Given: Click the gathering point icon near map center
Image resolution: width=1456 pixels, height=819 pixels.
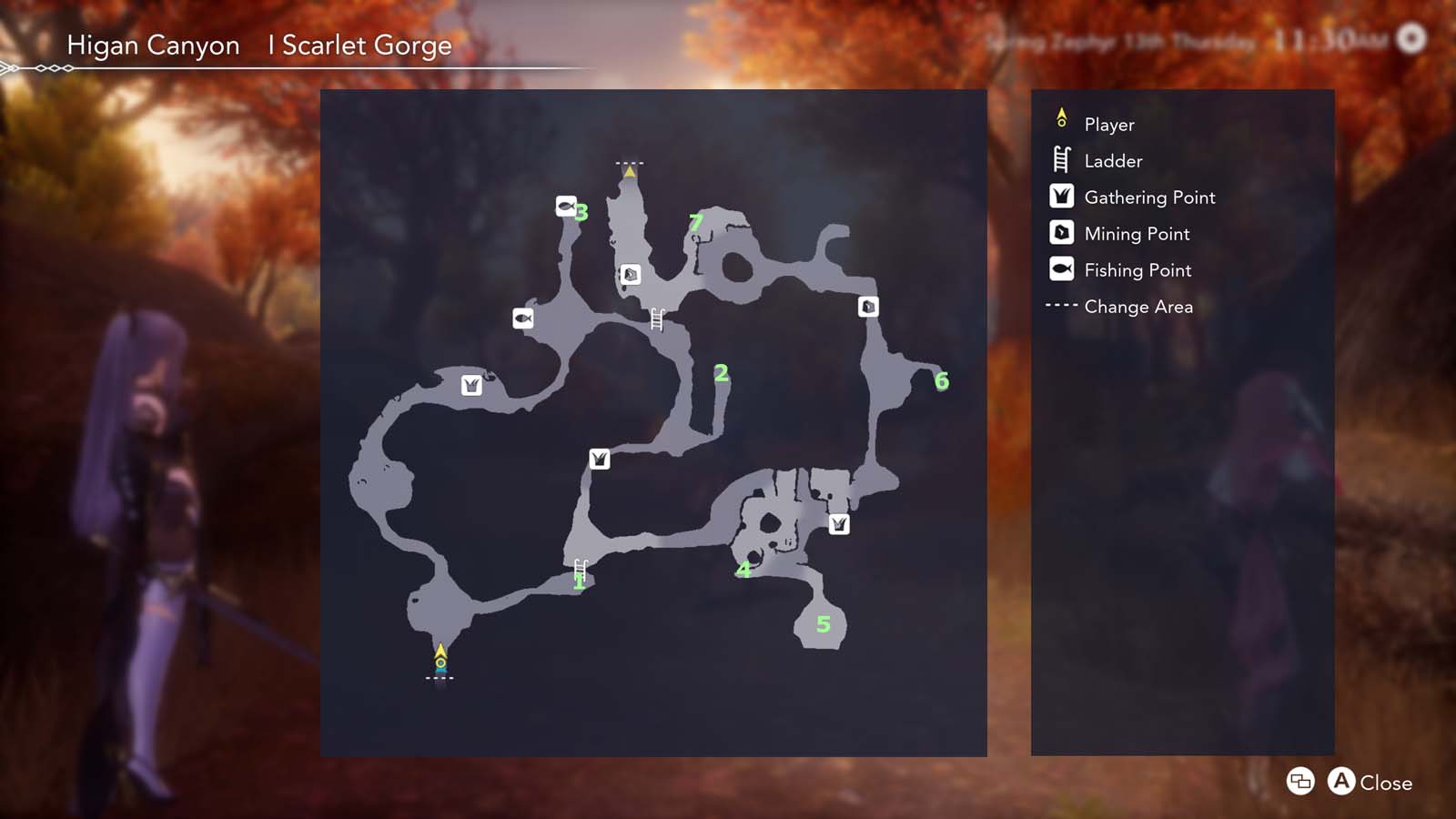Looking at the screenshot, I should coord(598,460).
